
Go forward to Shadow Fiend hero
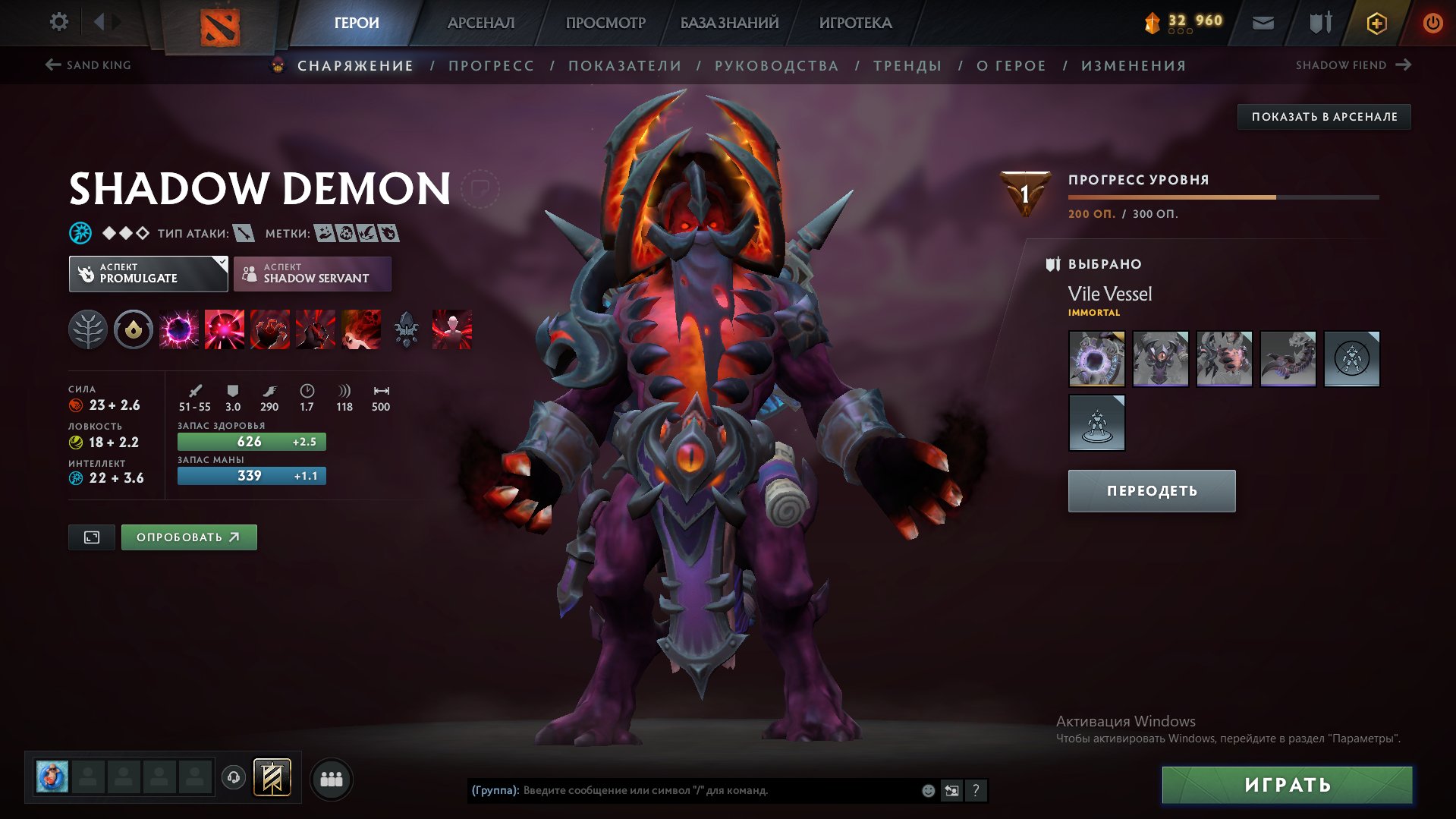tap(1403, 65)
